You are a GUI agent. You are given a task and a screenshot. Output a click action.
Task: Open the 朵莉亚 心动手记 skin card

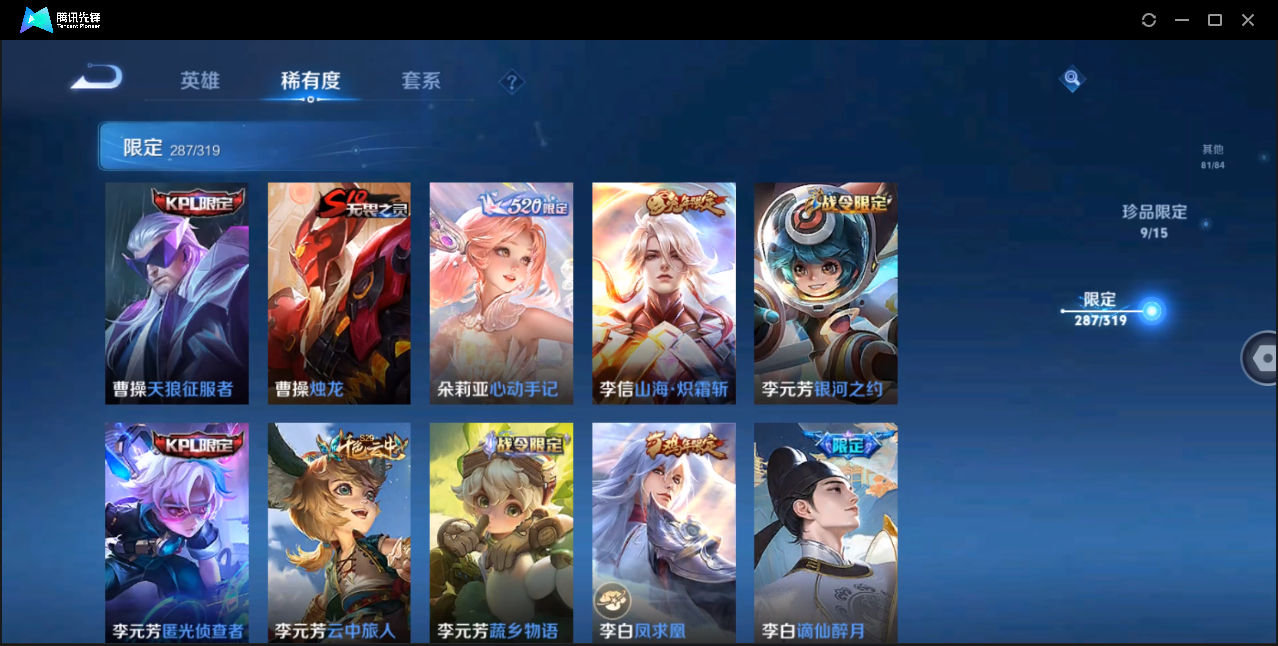501,293
